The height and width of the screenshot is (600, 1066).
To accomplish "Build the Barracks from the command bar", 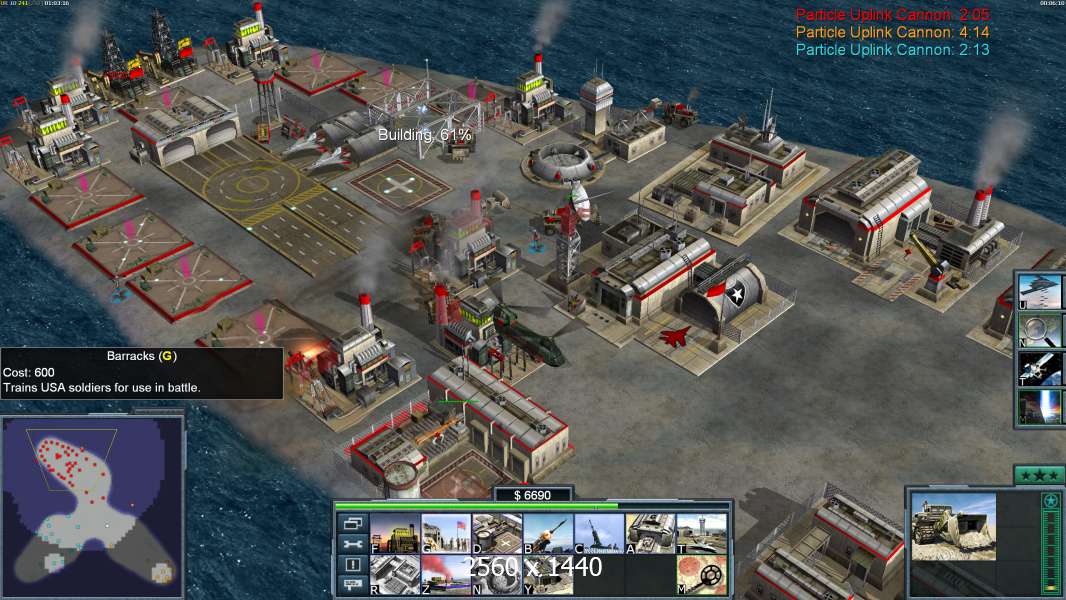I will click(x=446, y=534).
